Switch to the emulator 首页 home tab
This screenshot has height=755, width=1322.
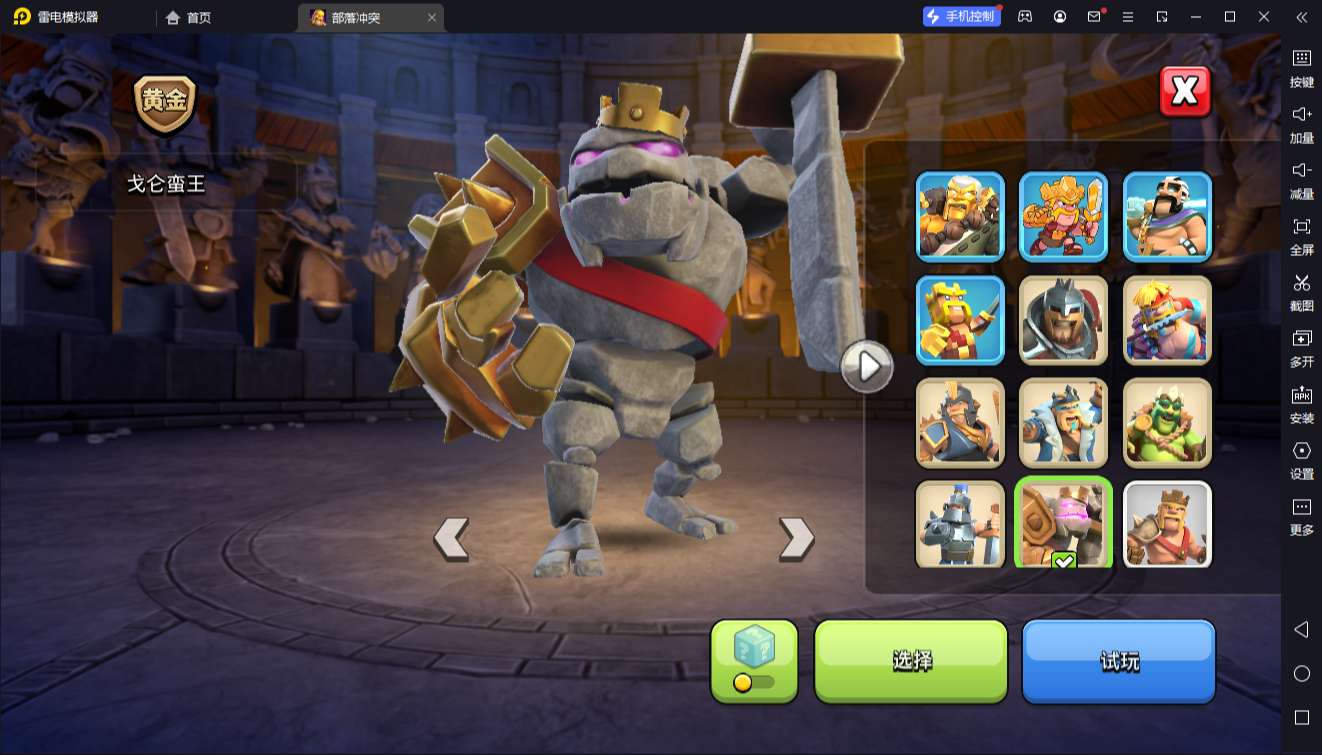tap(189, 17)
